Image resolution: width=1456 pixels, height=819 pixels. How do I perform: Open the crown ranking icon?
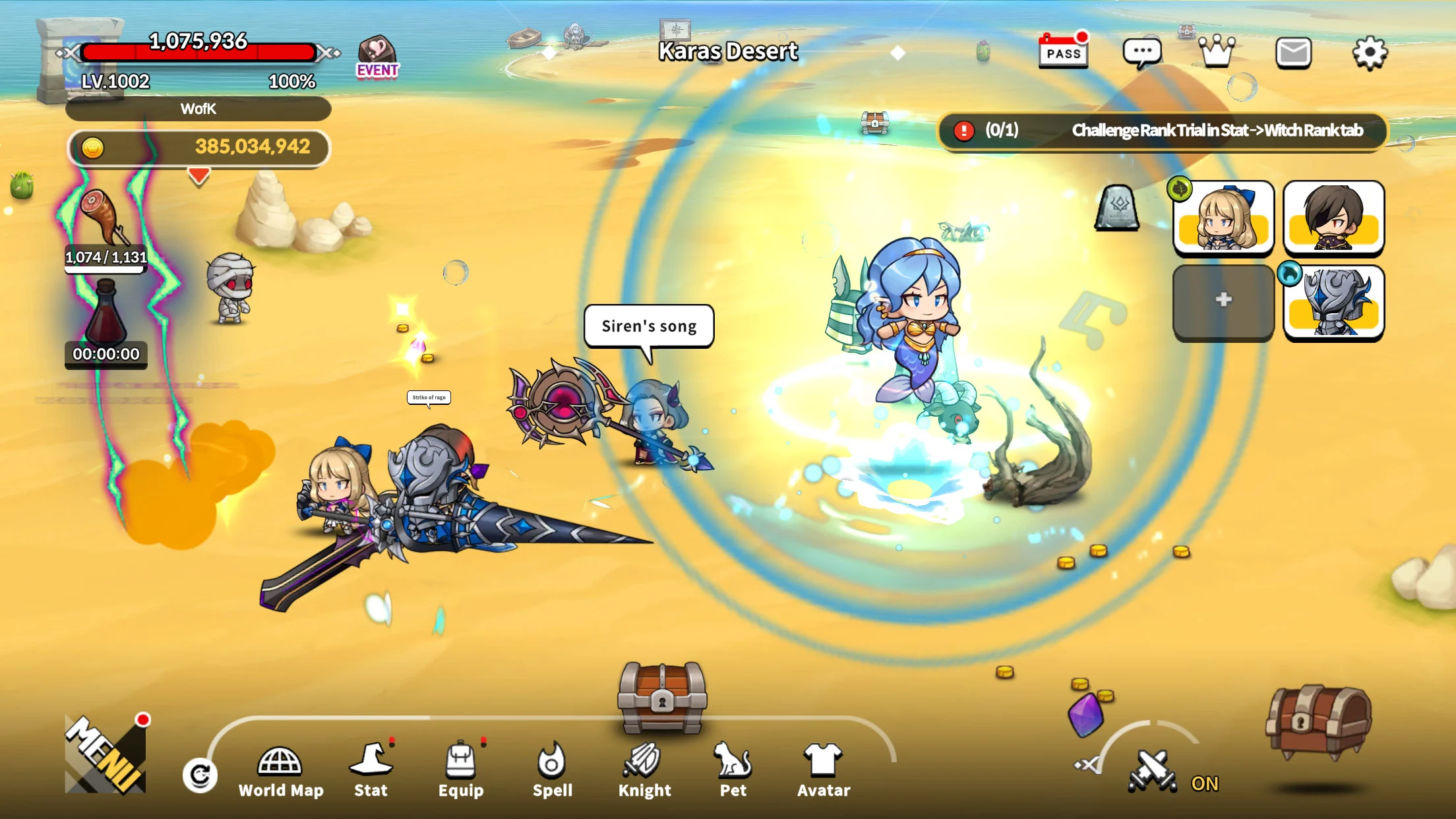click(x=1217, y=51)
